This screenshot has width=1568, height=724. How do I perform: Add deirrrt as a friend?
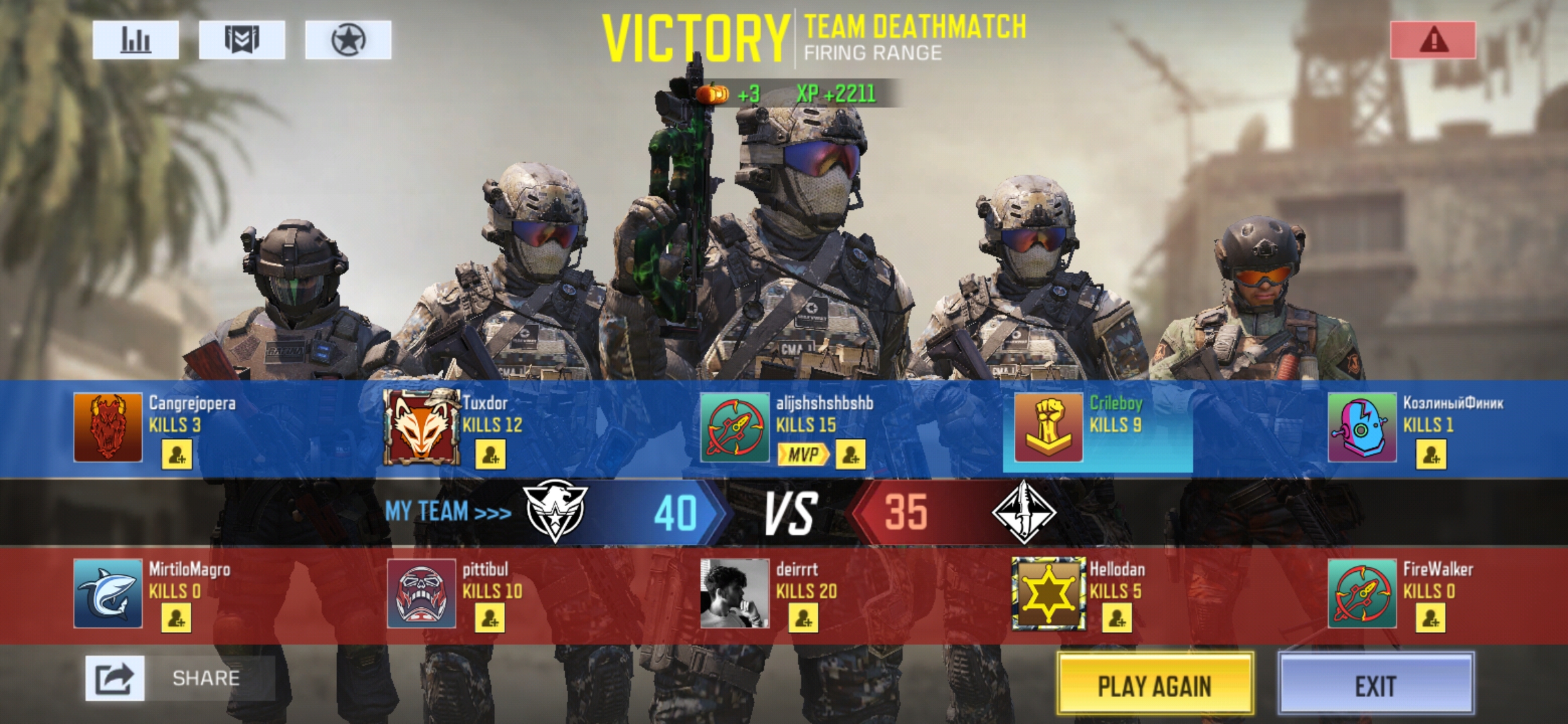[x=803, y=618]
